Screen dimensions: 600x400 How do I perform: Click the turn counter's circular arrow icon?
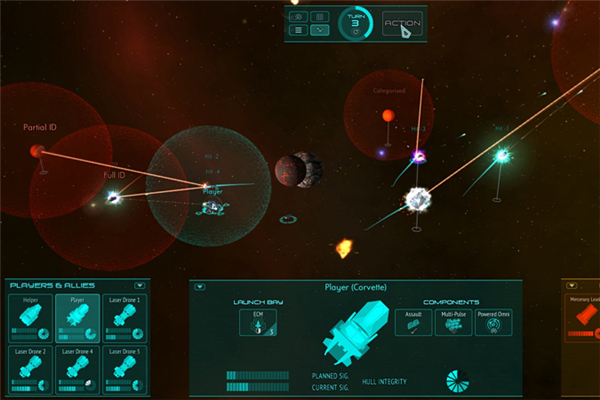click(x=353, y=33)
